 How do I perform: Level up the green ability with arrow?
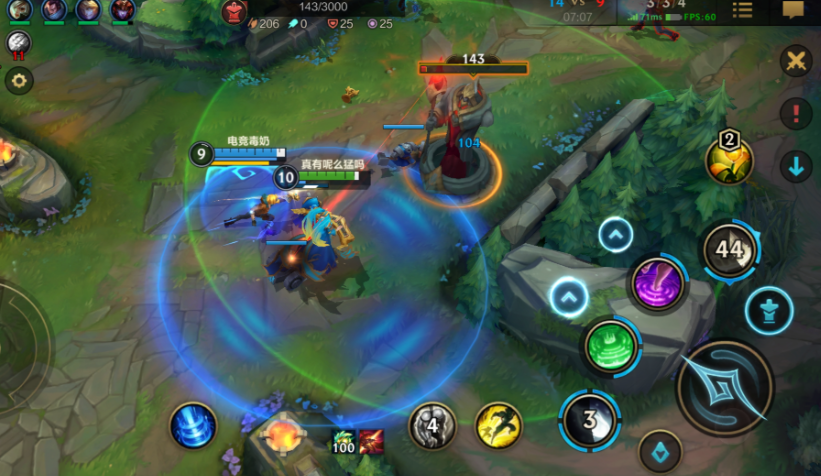(x=568, y=297)
